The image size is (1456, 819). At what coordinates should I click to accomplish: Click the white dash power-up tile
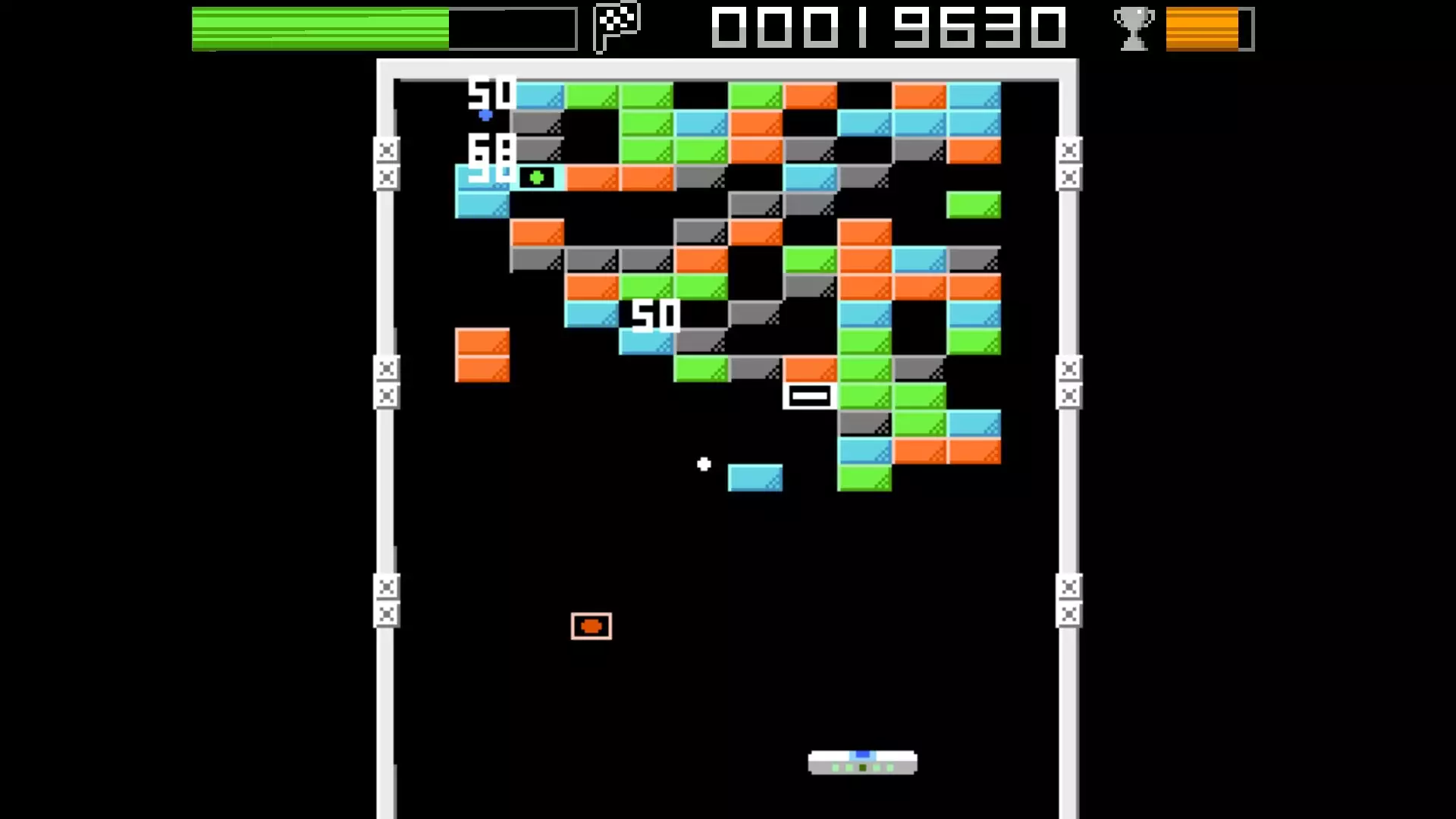[809, 394]
